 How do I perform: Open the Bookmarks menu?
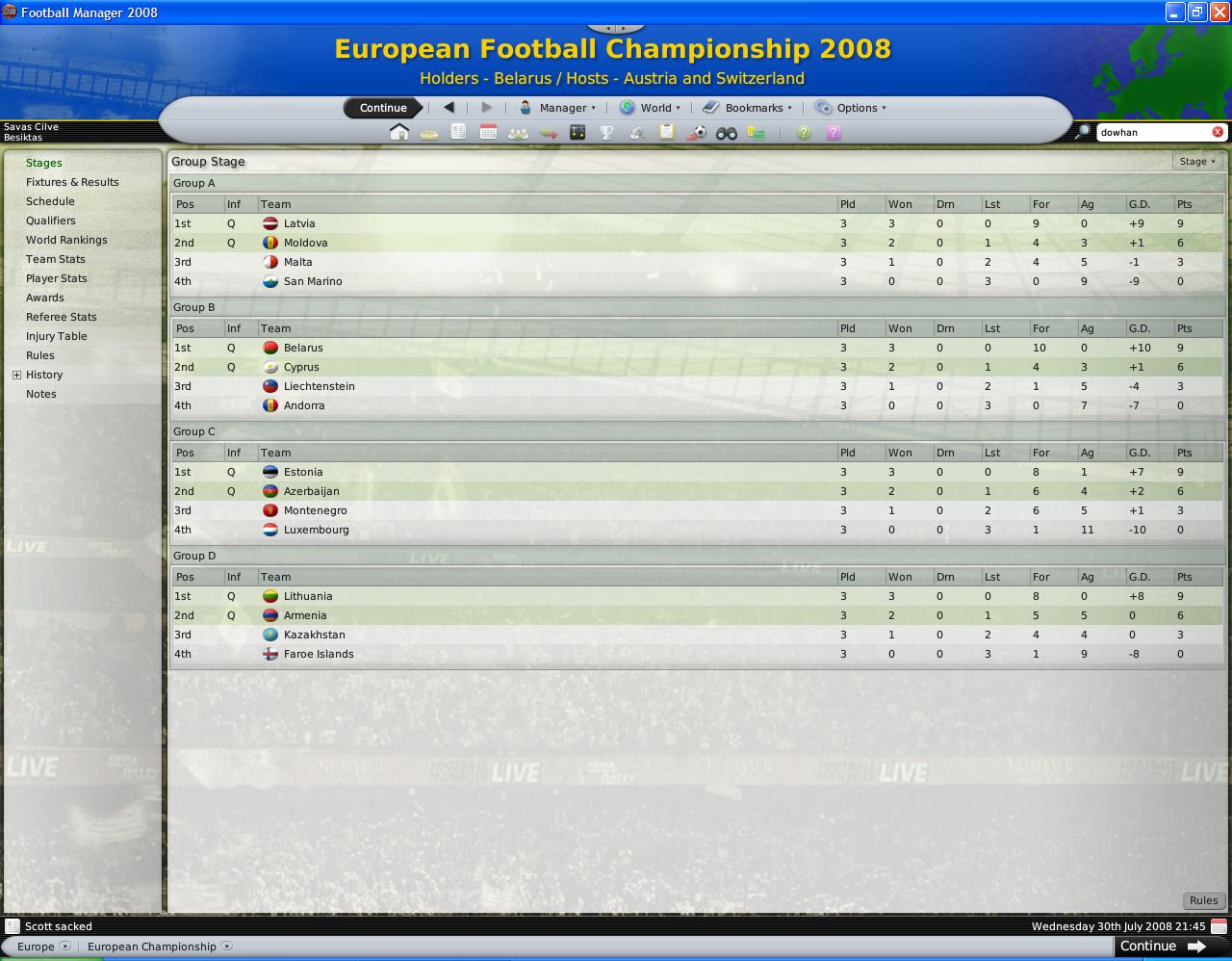747,108
